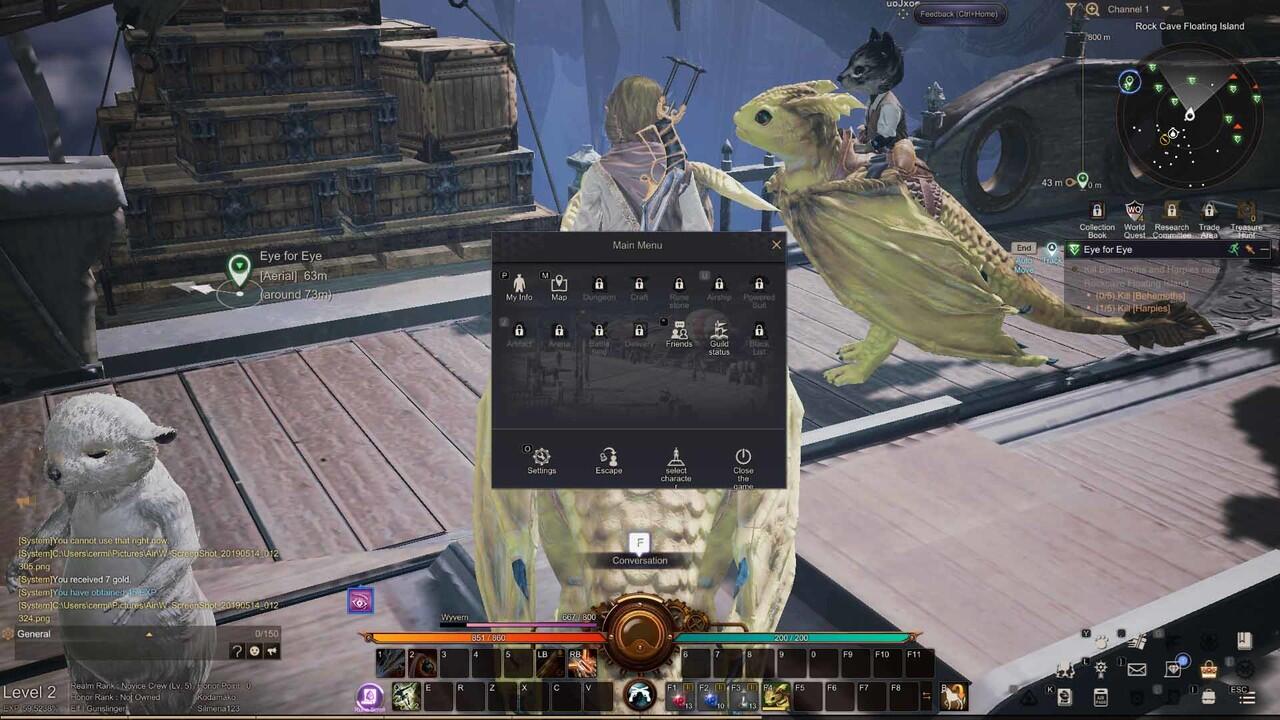Screen dimensions: 1280x720
Task: Click the Feedback (Ctrl+Home) button
Action: click(x=958, y=14)
